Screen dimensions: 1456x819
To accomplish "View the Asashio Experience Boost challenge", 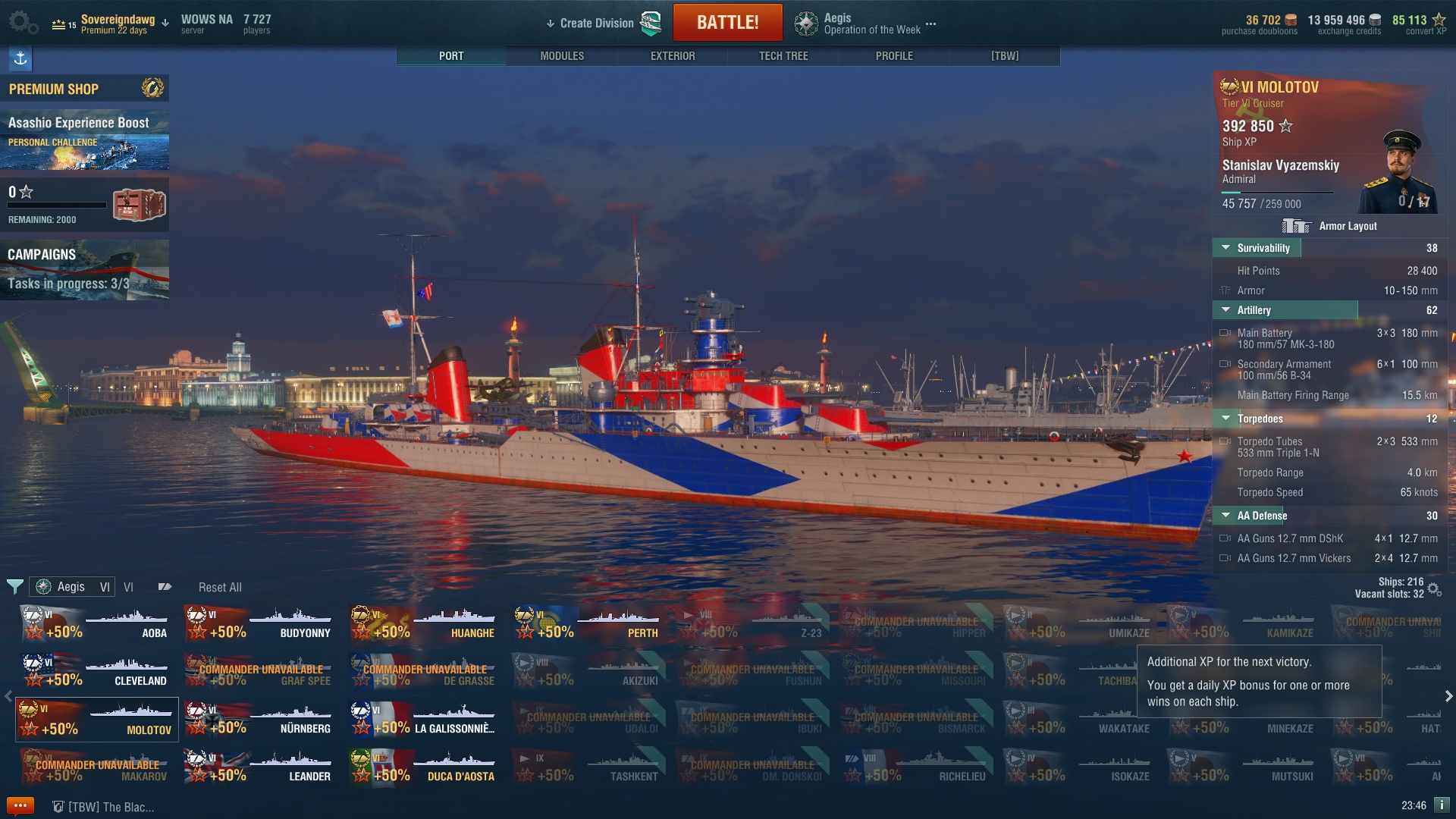I will [84, 141].
